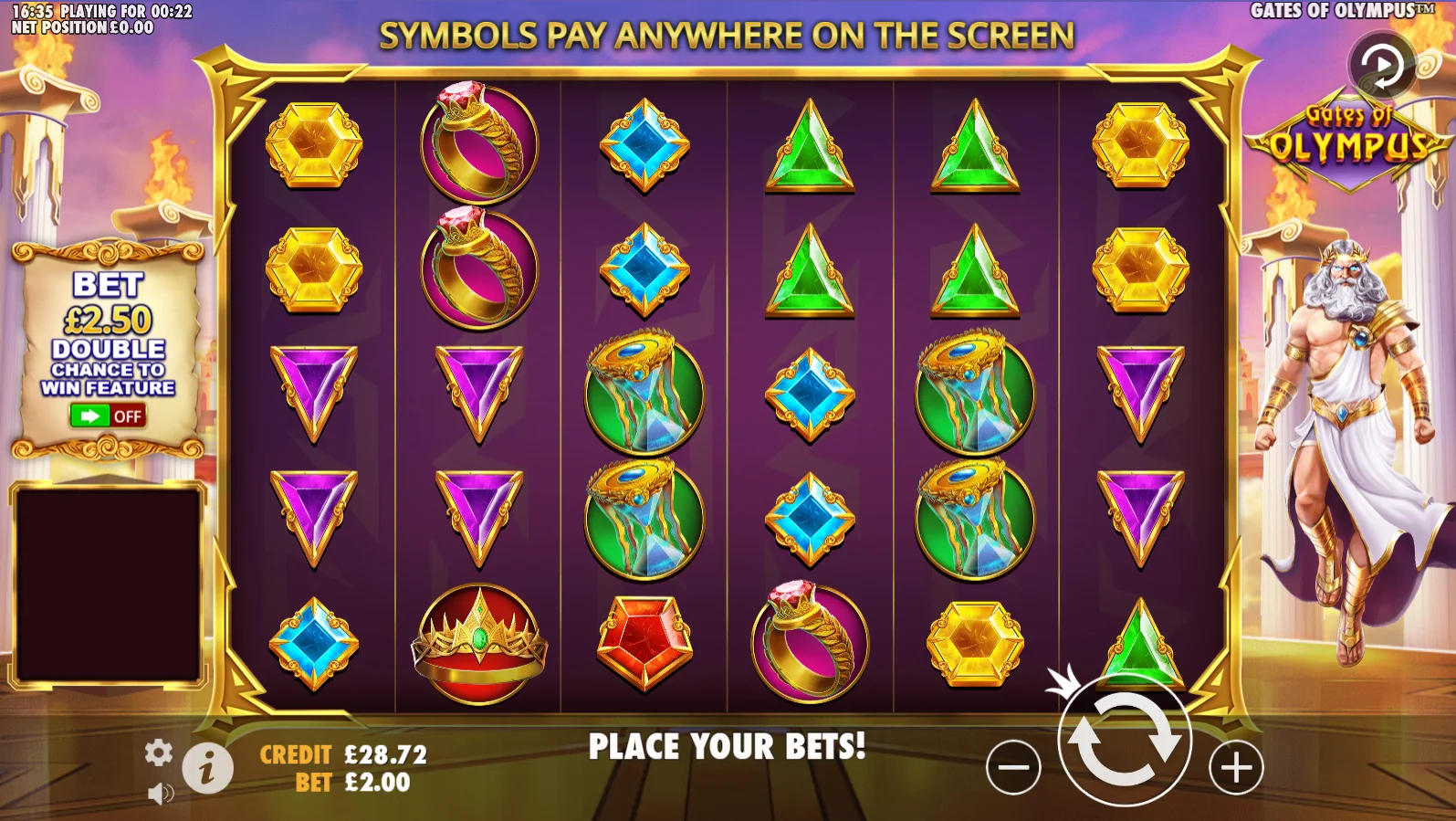Viewport: 1456px width, 821px height.
Task: Mute the game sound speaker
Action: (x=163, y=791)
